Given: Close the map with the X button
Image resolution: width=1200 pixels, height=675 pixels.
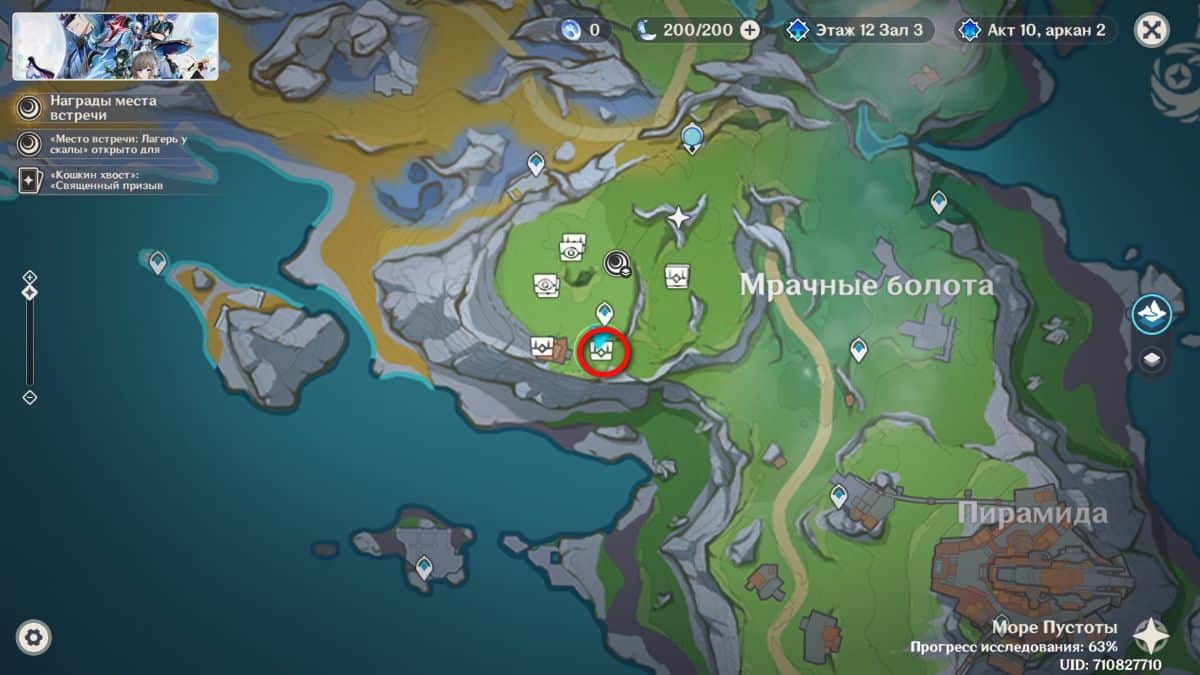Looking at the screenshot, I should pos(1152,30).
